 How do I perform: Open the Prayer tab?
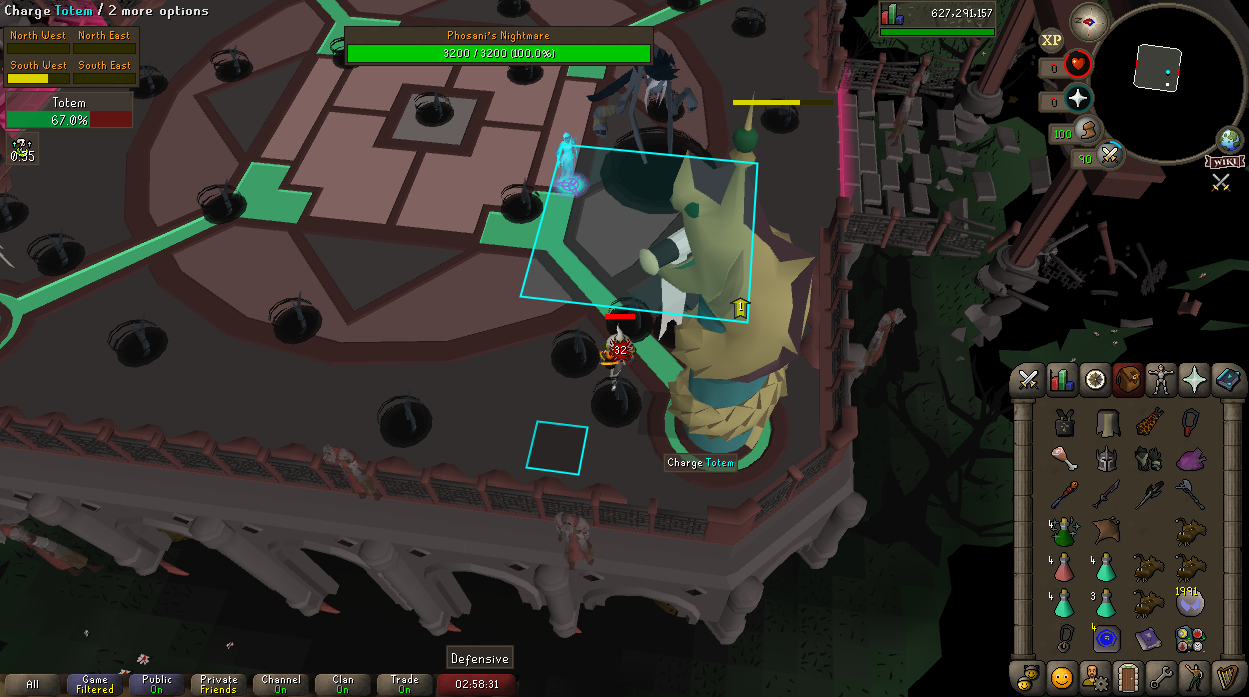[x=1194, y=380]
